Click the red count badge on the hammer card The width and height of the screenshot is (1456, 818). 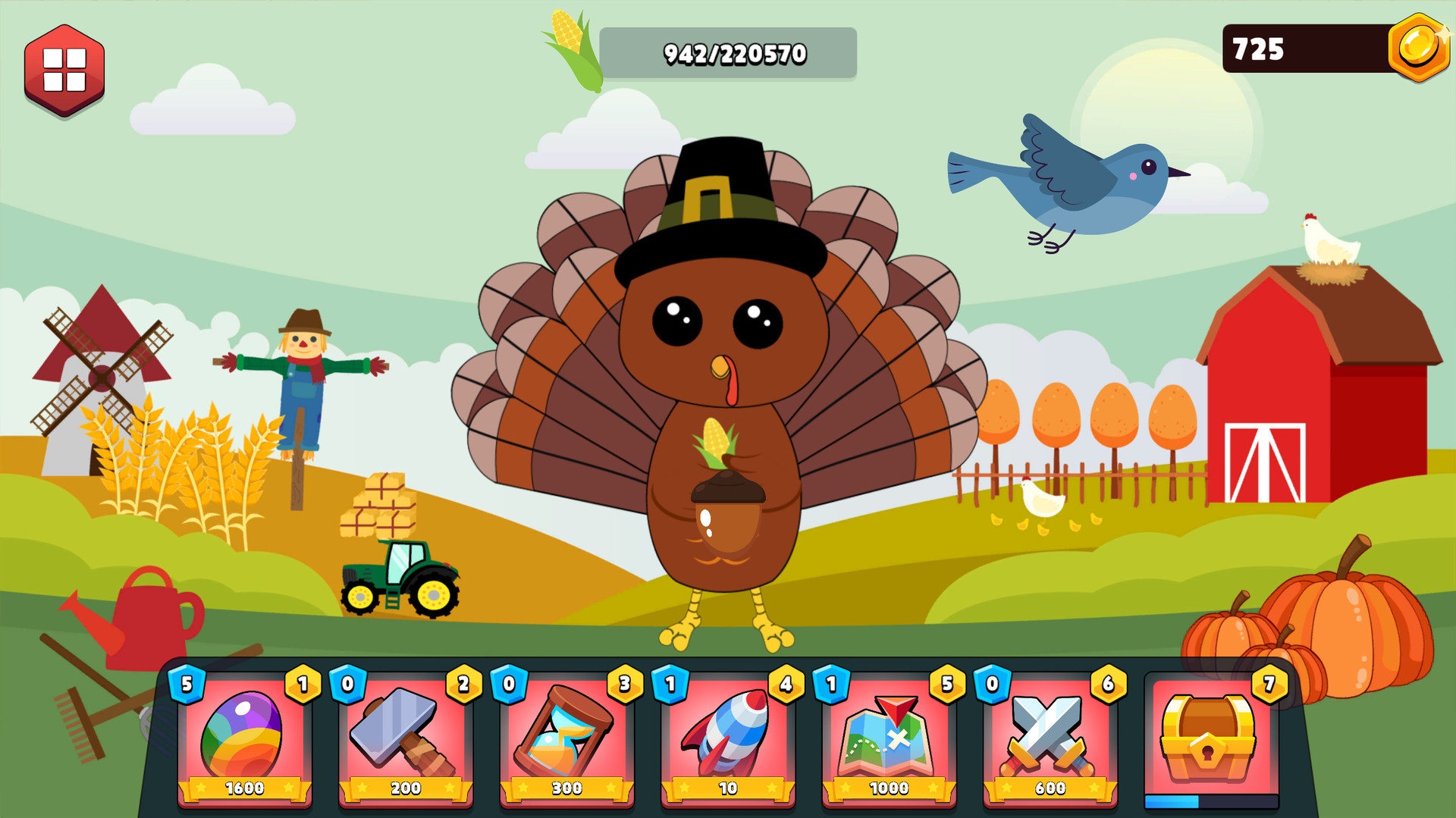click(x=463, y=685)
